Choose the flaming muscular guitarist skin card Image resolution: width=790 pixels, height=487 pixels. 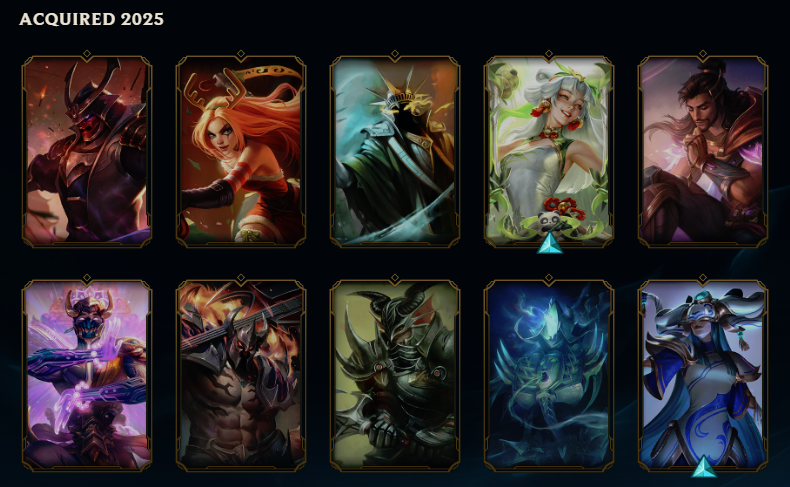(241, 376)
